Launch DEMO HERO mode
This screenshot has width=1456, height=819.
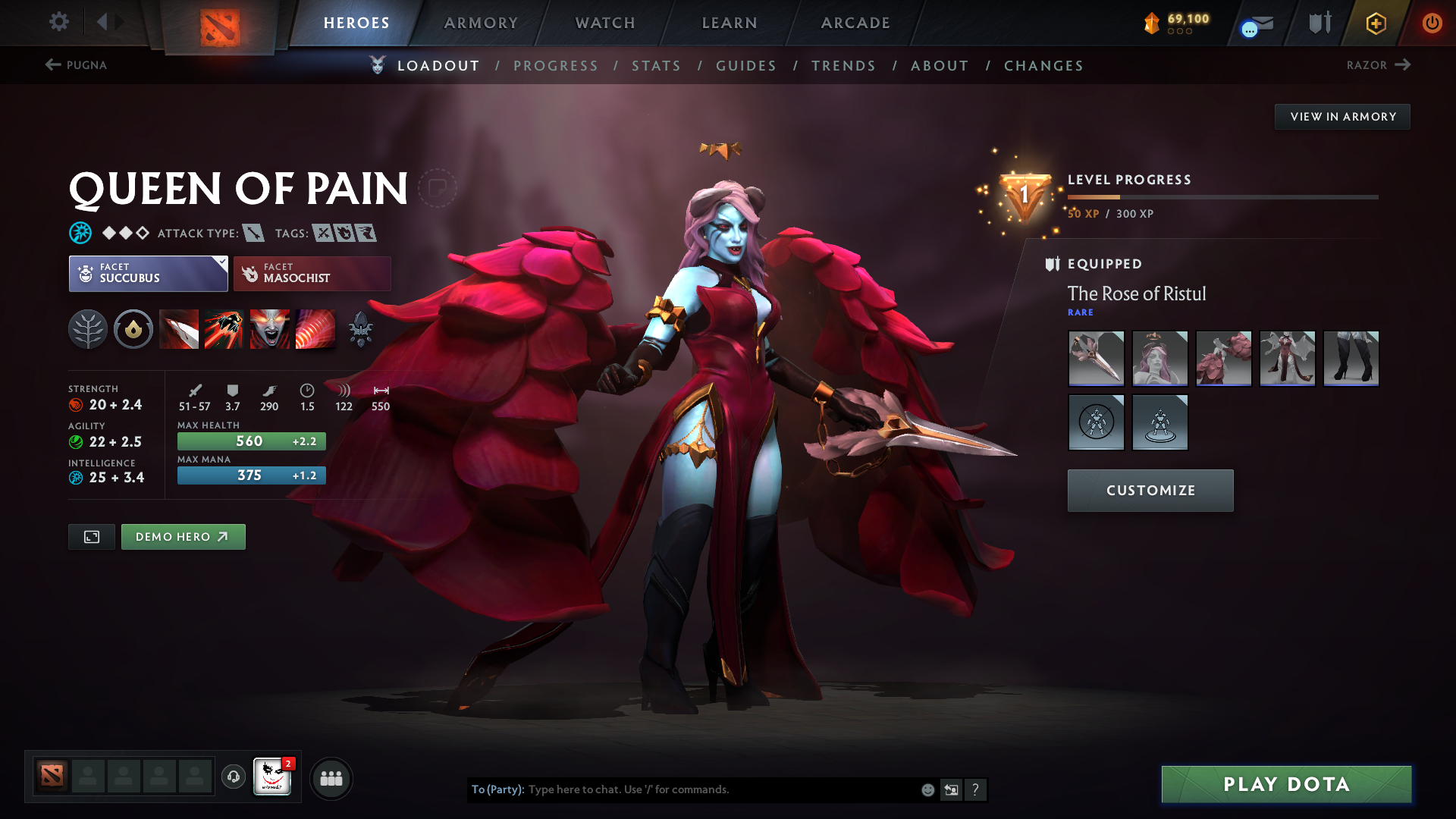tap(183, 536)
